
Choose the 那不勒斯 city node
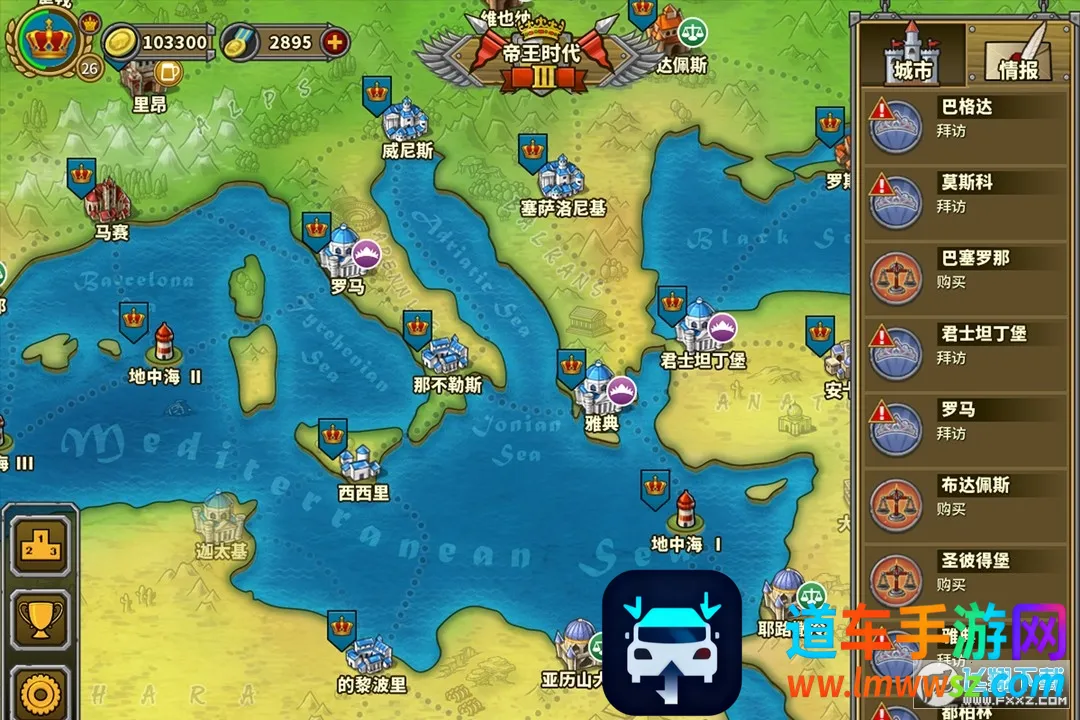pyautogui.click(x=445, y=356)
